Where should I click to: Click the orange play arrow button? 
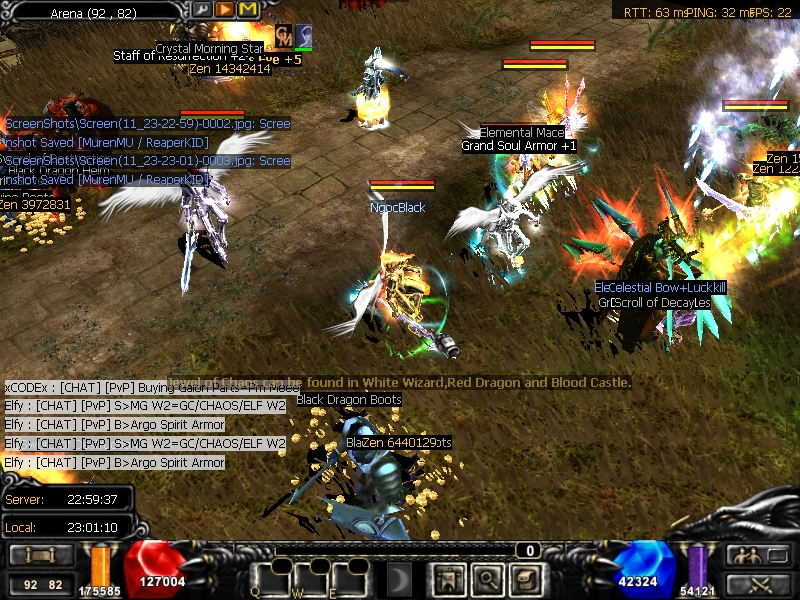click(x=225, y=10)
